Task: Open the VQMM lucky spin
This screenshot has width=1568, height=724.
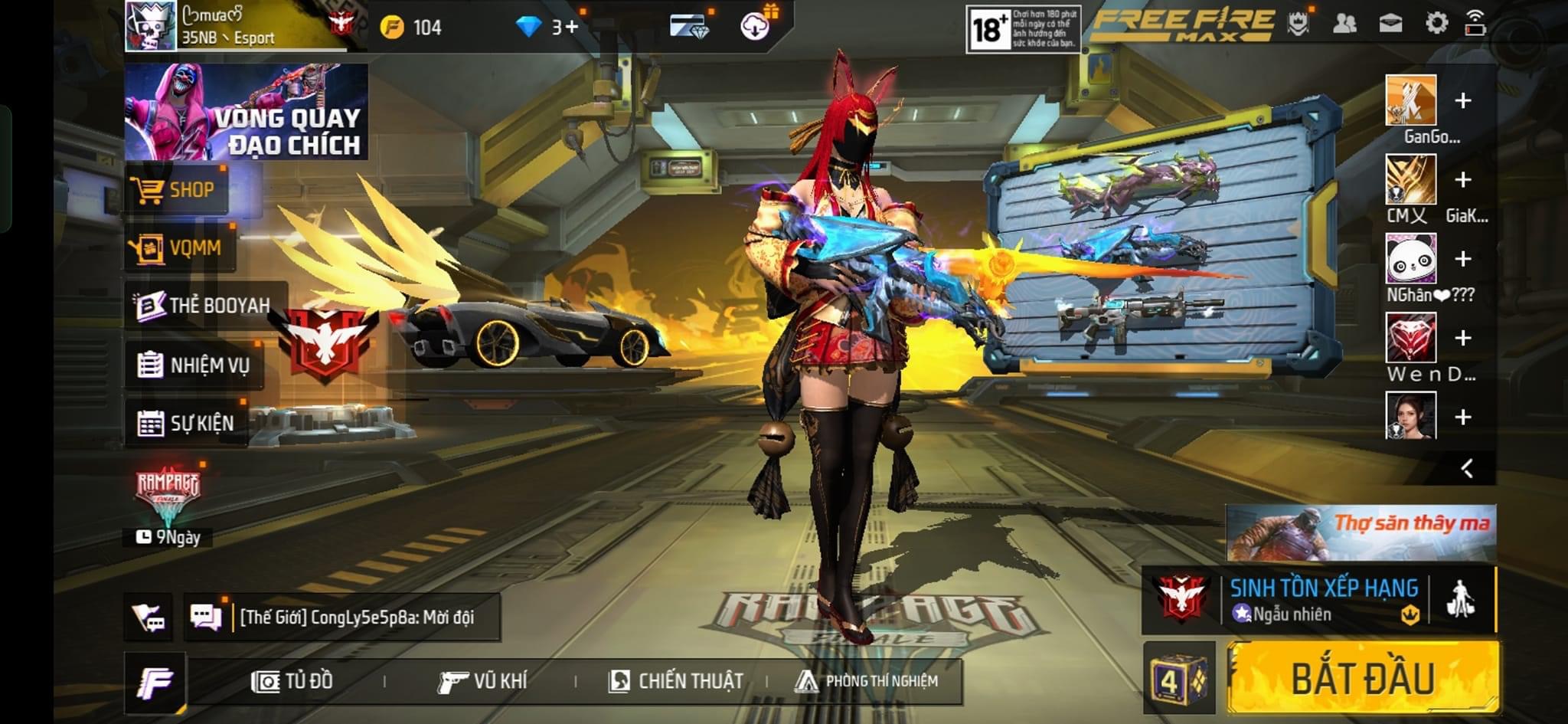Action: [x=181, y=247]
